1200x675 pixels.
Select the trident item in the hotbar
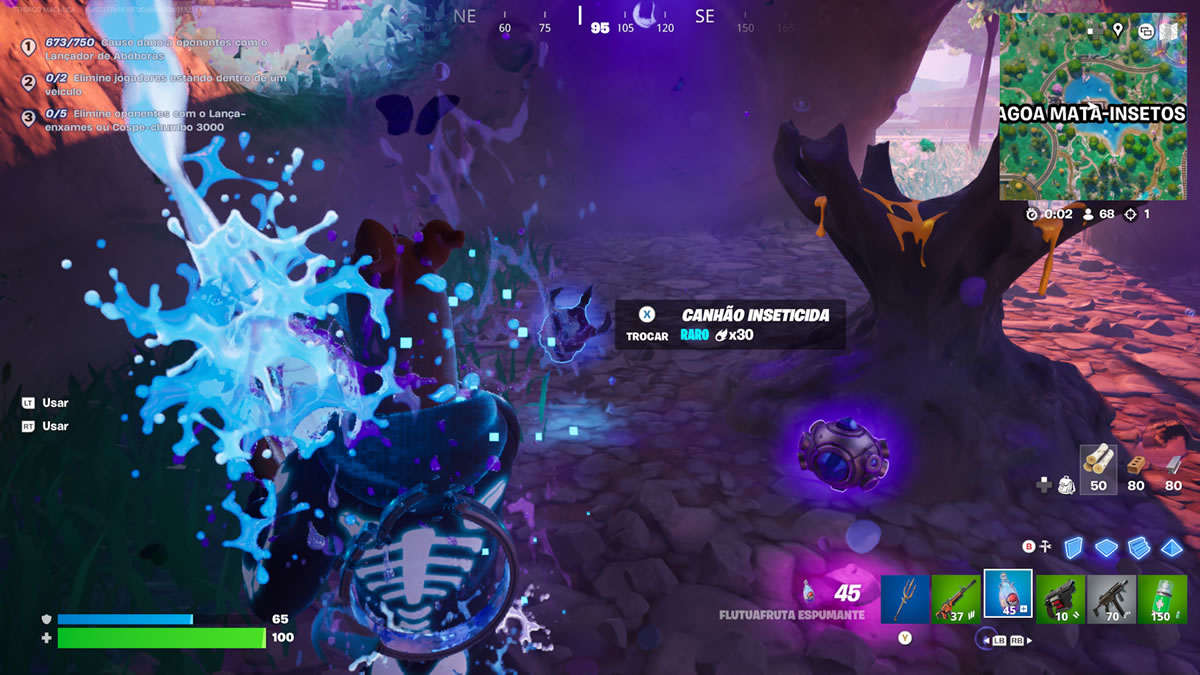coord(905,599)
